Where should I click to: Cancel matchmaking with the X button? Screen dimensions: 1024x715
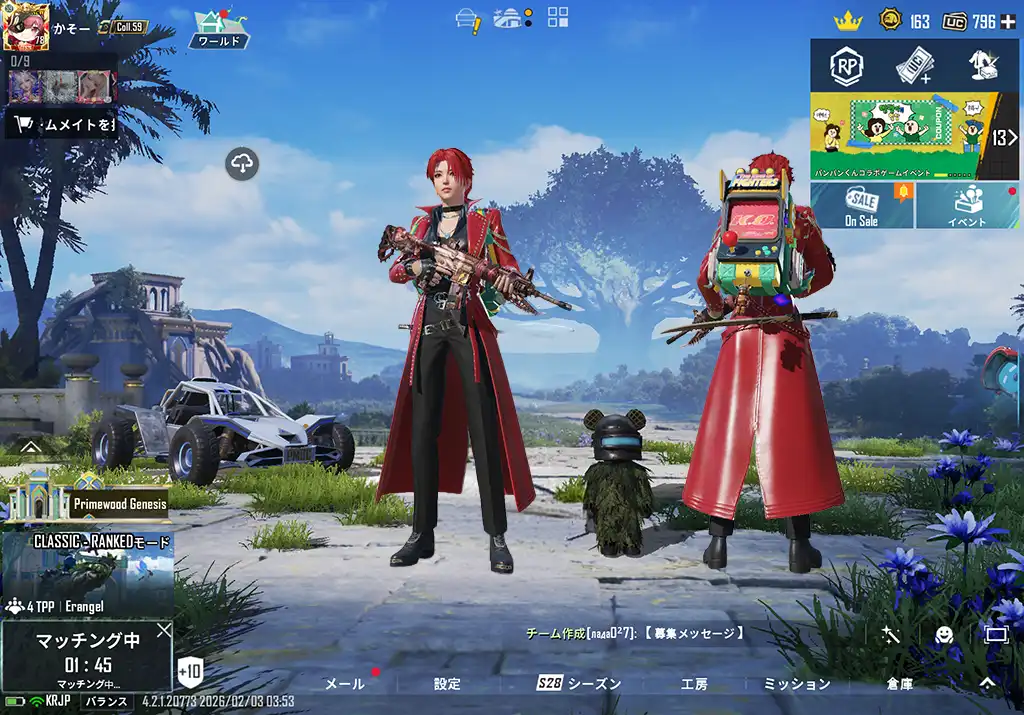tap(163, 630)
